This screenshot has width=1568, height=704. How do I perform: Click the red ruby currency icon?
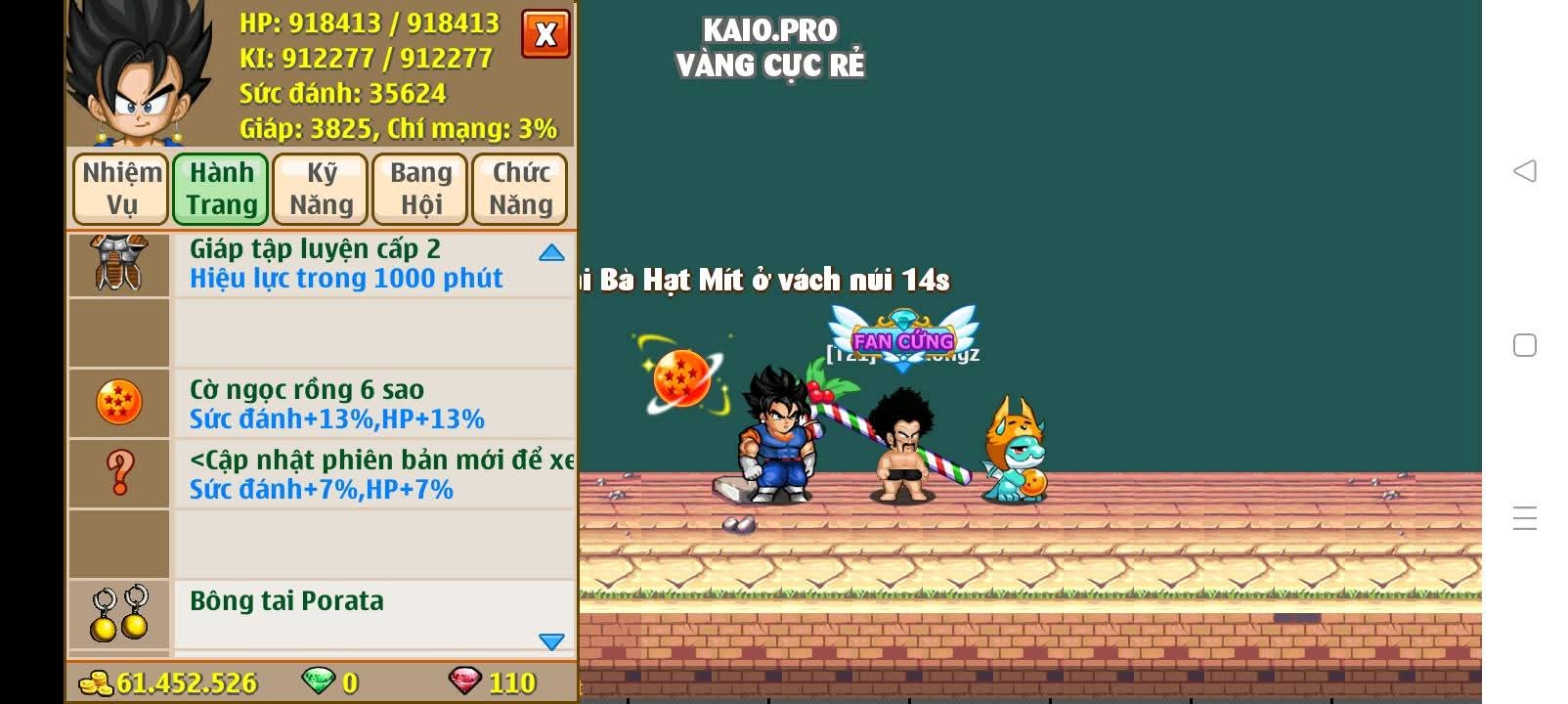(x=467, y=682)
